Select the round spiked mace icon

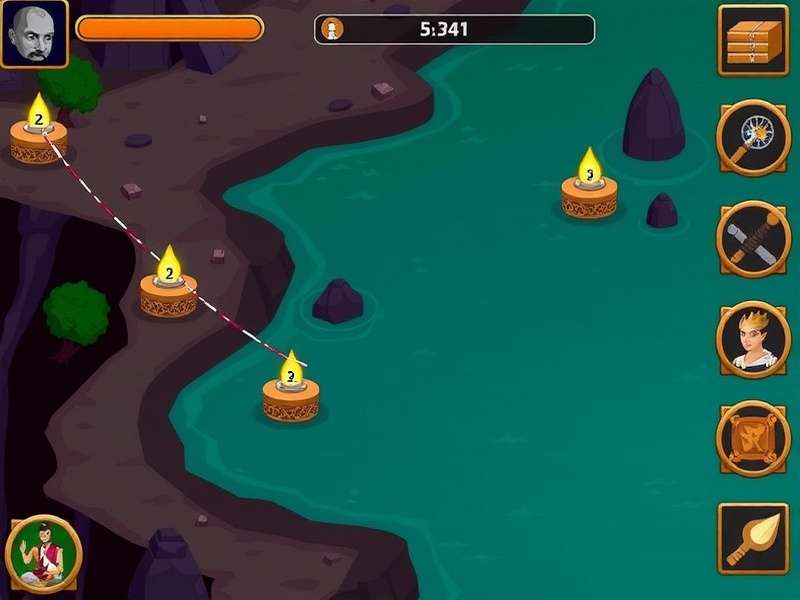coord(753,138)
